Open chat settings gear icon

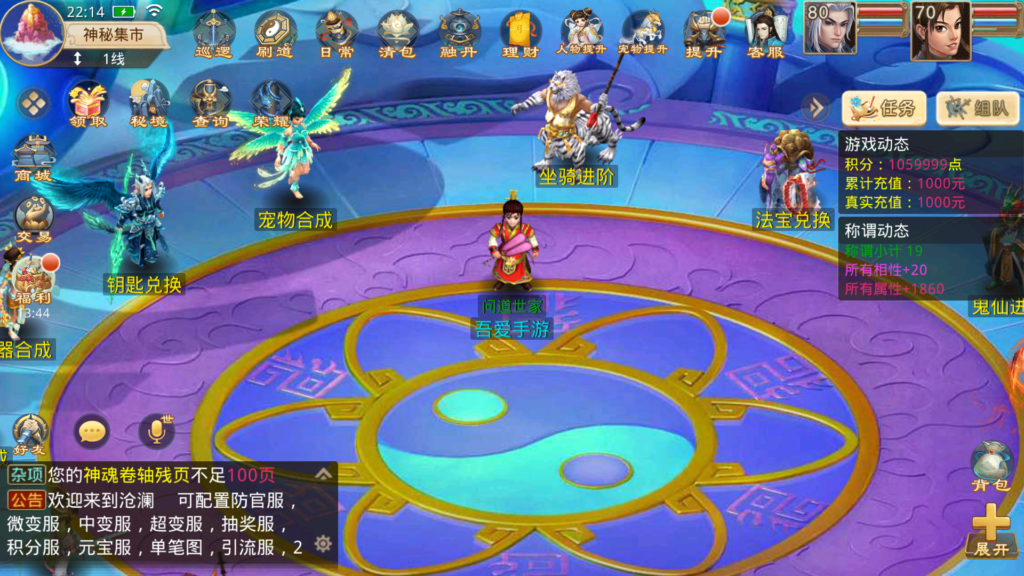[x=322, y=543]
